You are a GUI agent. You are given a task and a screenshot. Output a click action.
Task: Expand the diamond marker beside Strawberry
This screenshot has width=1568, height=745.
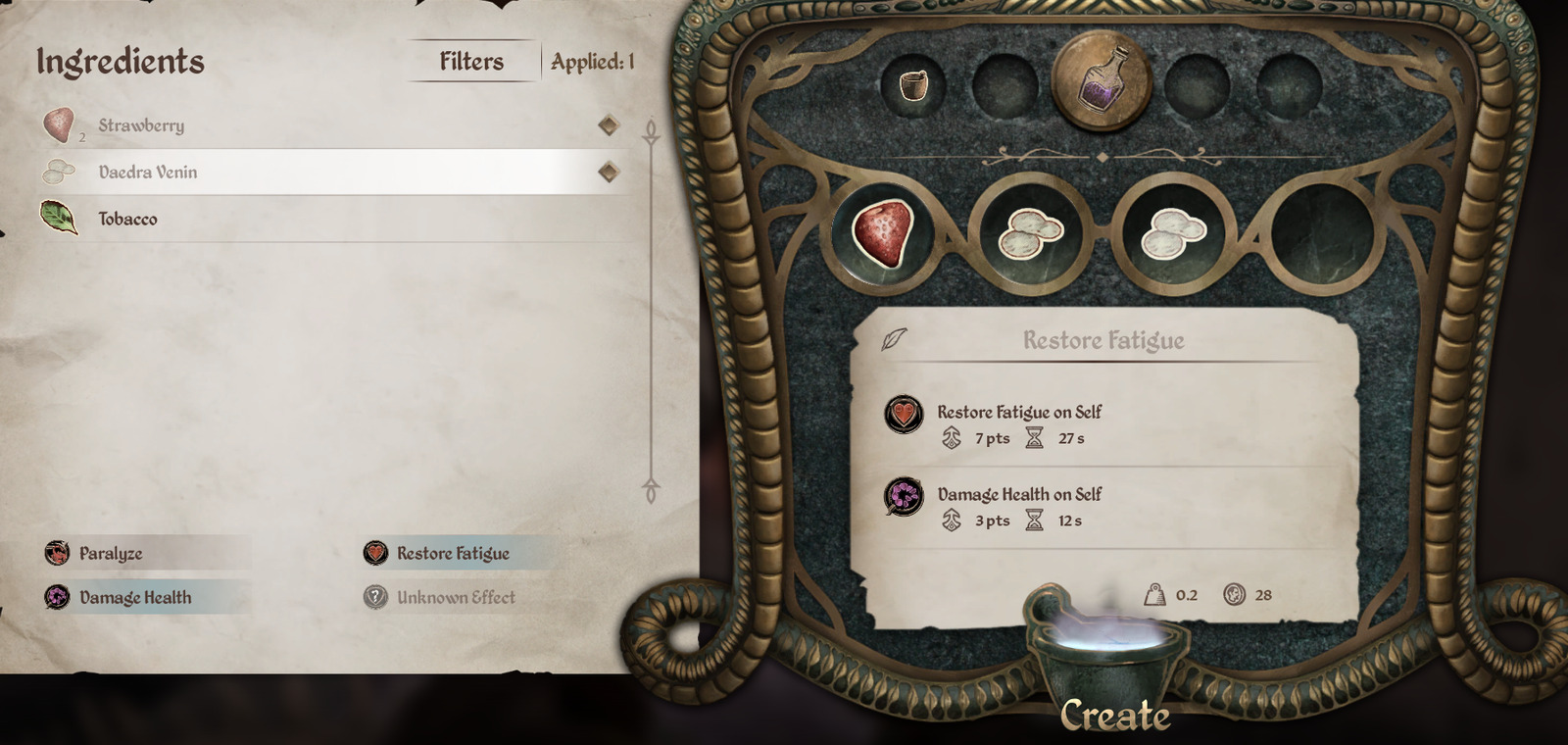click(608, 125)
